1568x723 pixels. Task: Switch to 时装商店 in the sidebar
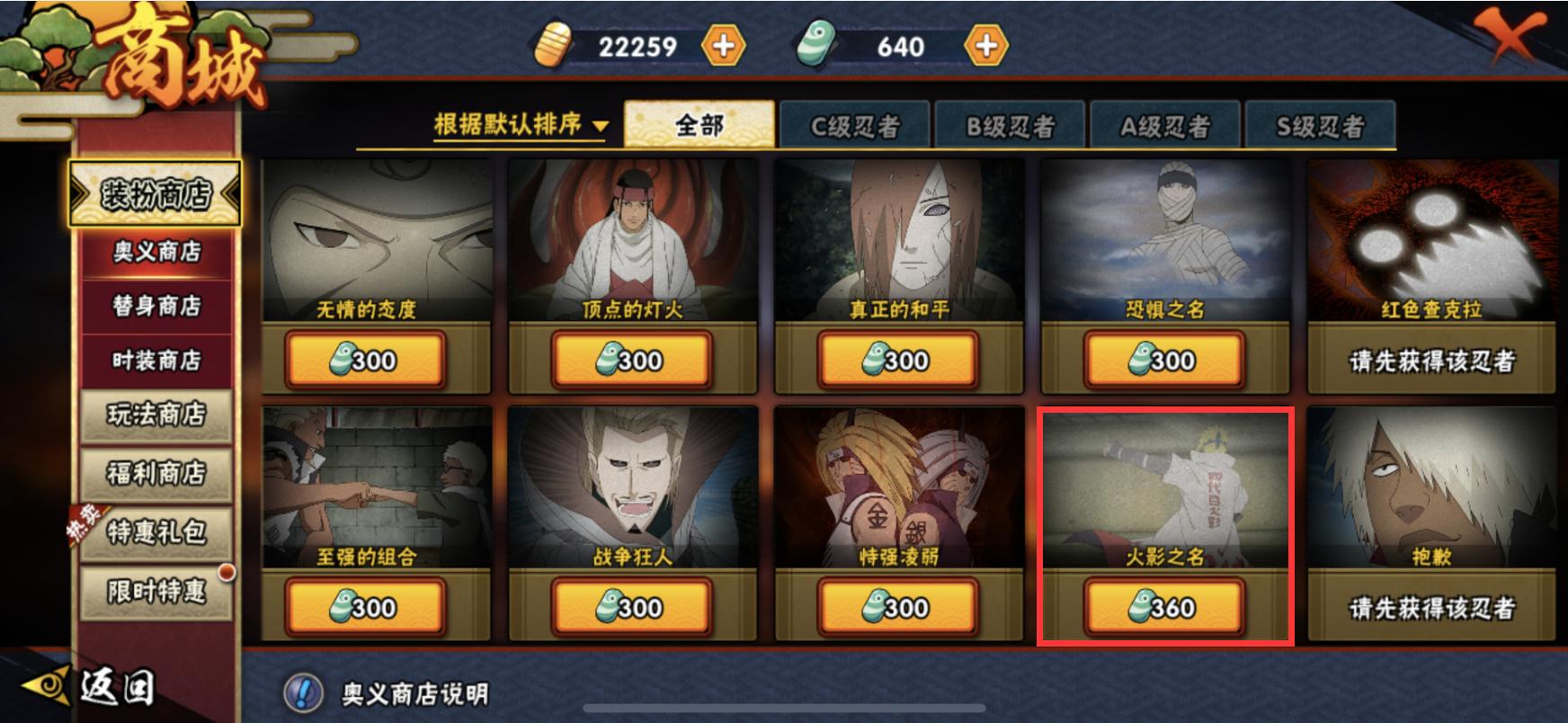pyautogui.click(x=155, y=358)
